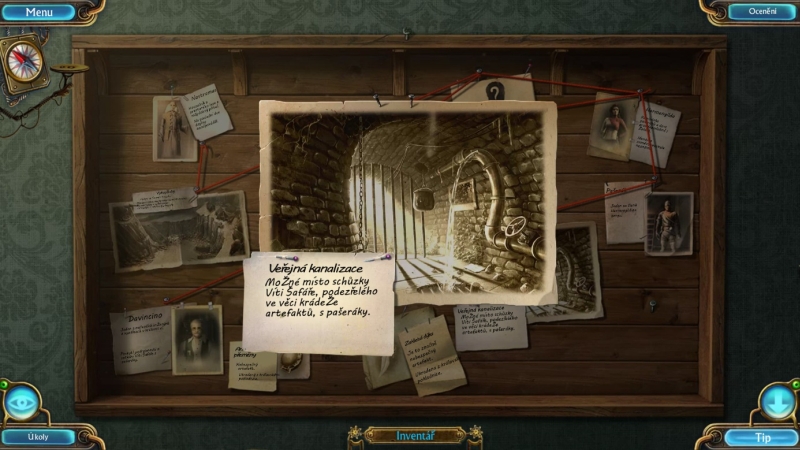Show the Úkoly task list

pos(38,436)
